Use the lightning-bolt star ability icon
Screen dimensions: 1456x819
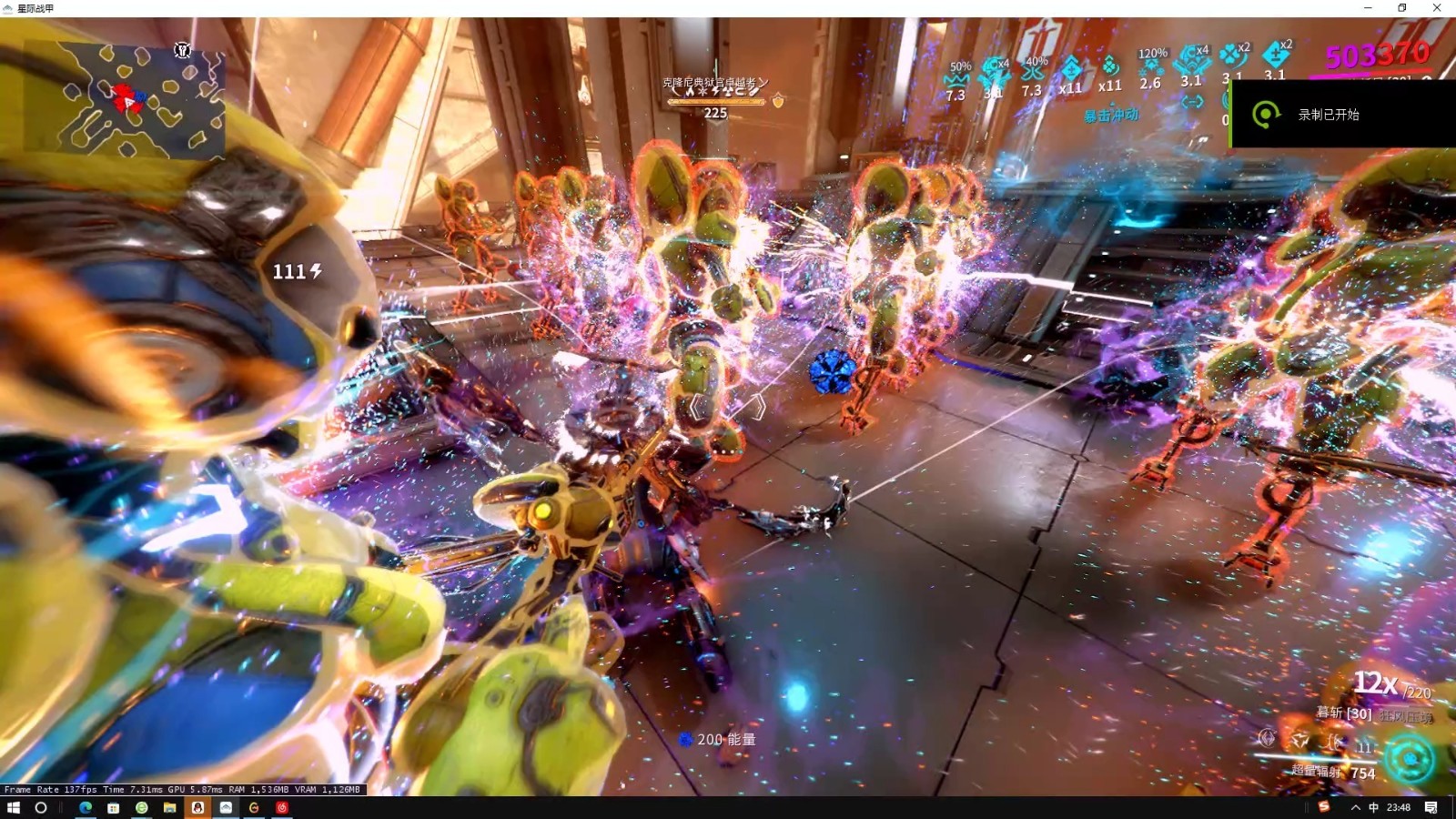coord(1299,741)
